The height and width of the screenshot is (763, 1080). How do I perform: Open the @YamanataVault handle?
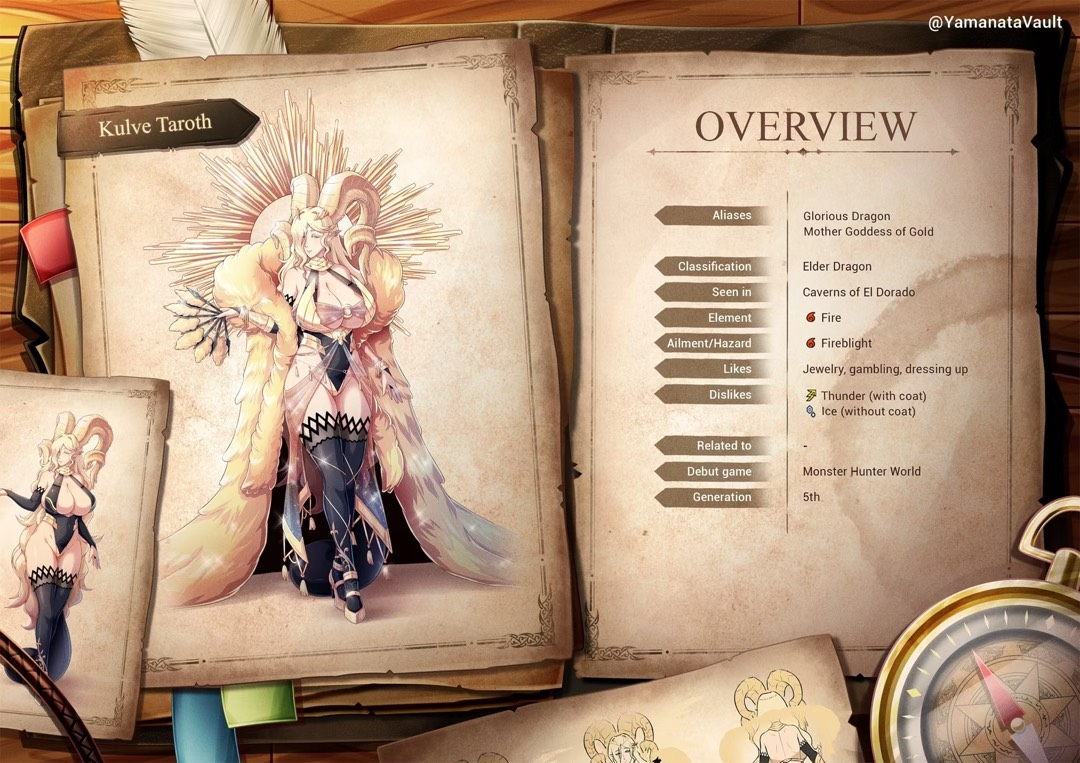pos(998,22)
